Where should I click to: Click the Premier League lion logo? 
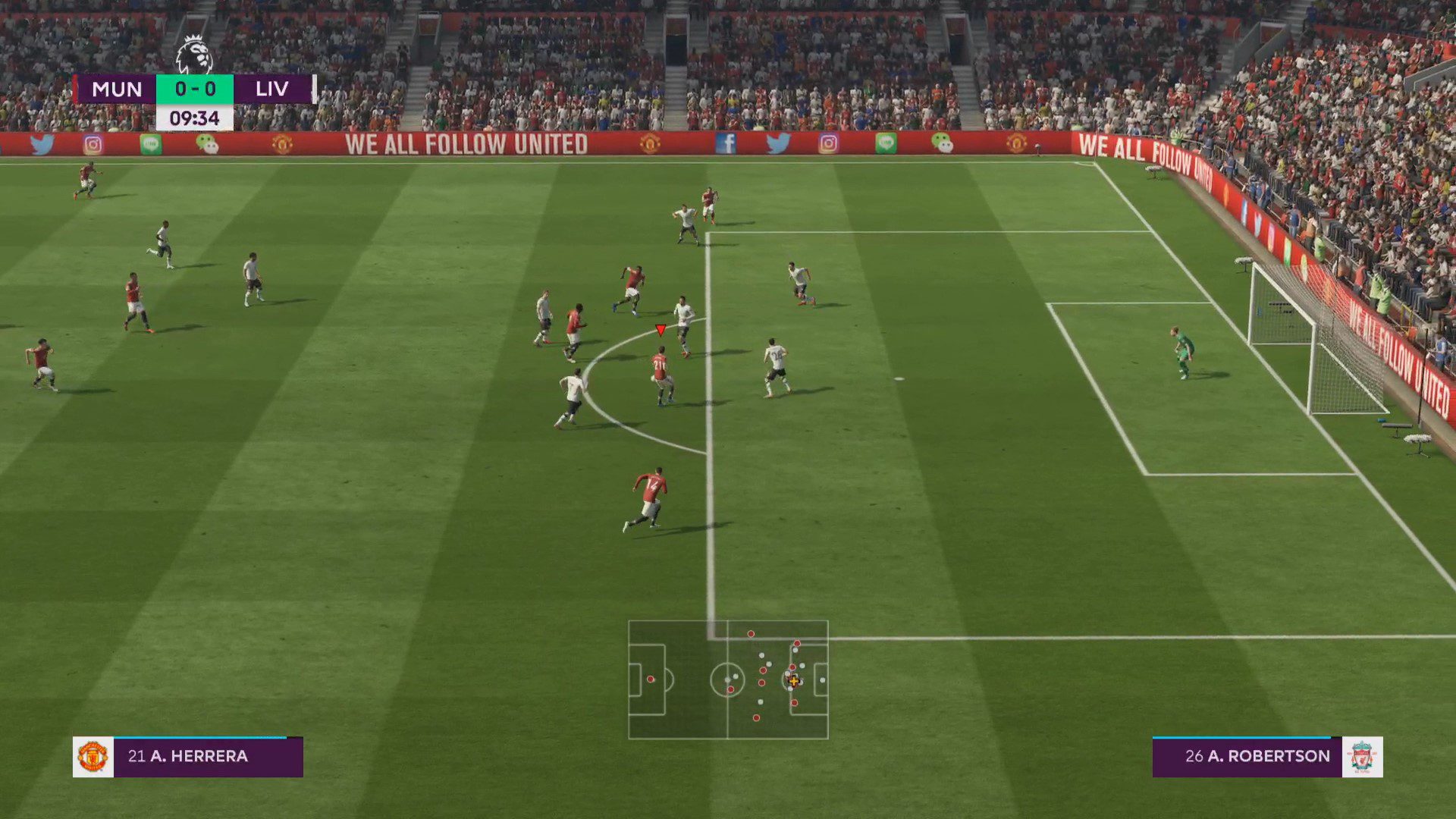(194, 55)
